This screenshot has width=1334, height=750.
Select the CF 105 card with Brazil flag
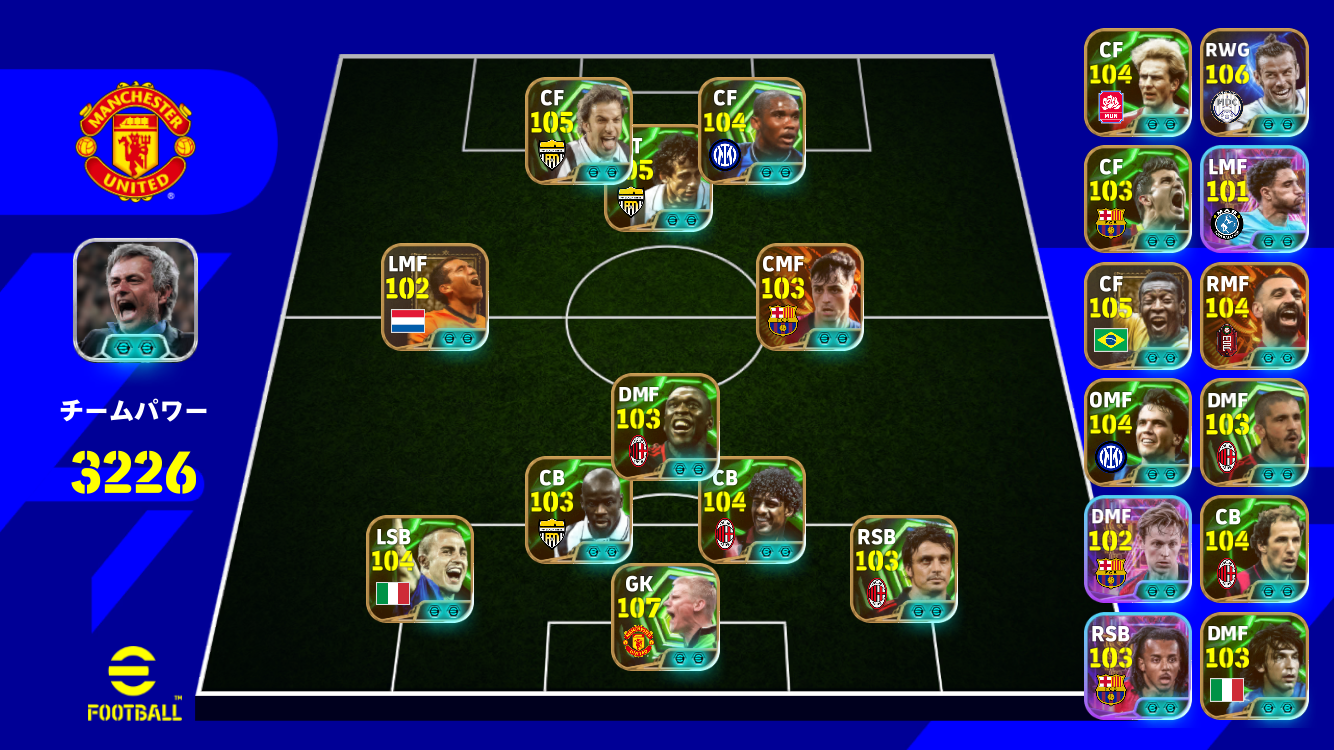(x=1138, y=316)
